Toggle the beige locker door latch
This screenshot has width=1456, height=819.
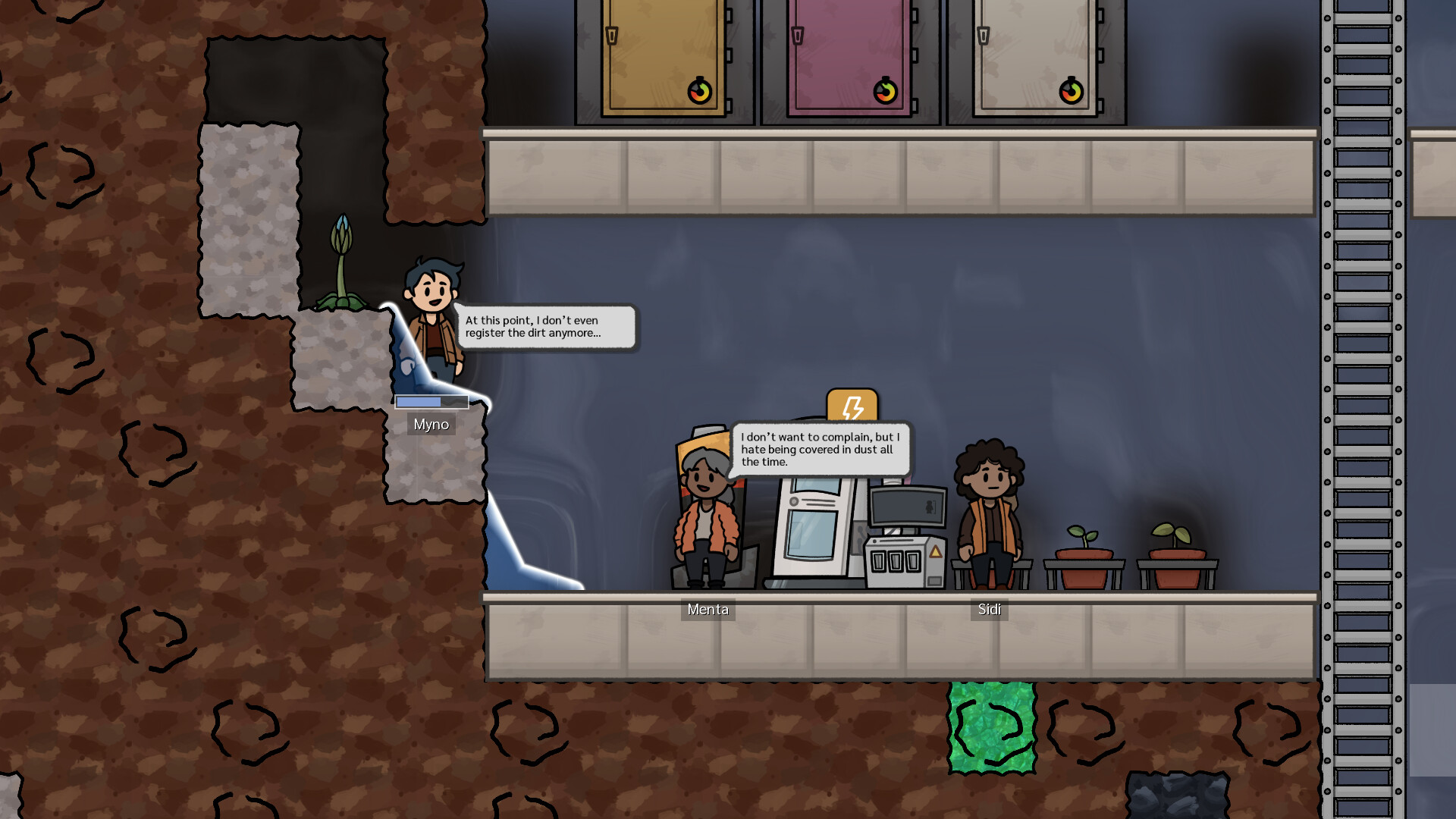[x=985, y=36]
